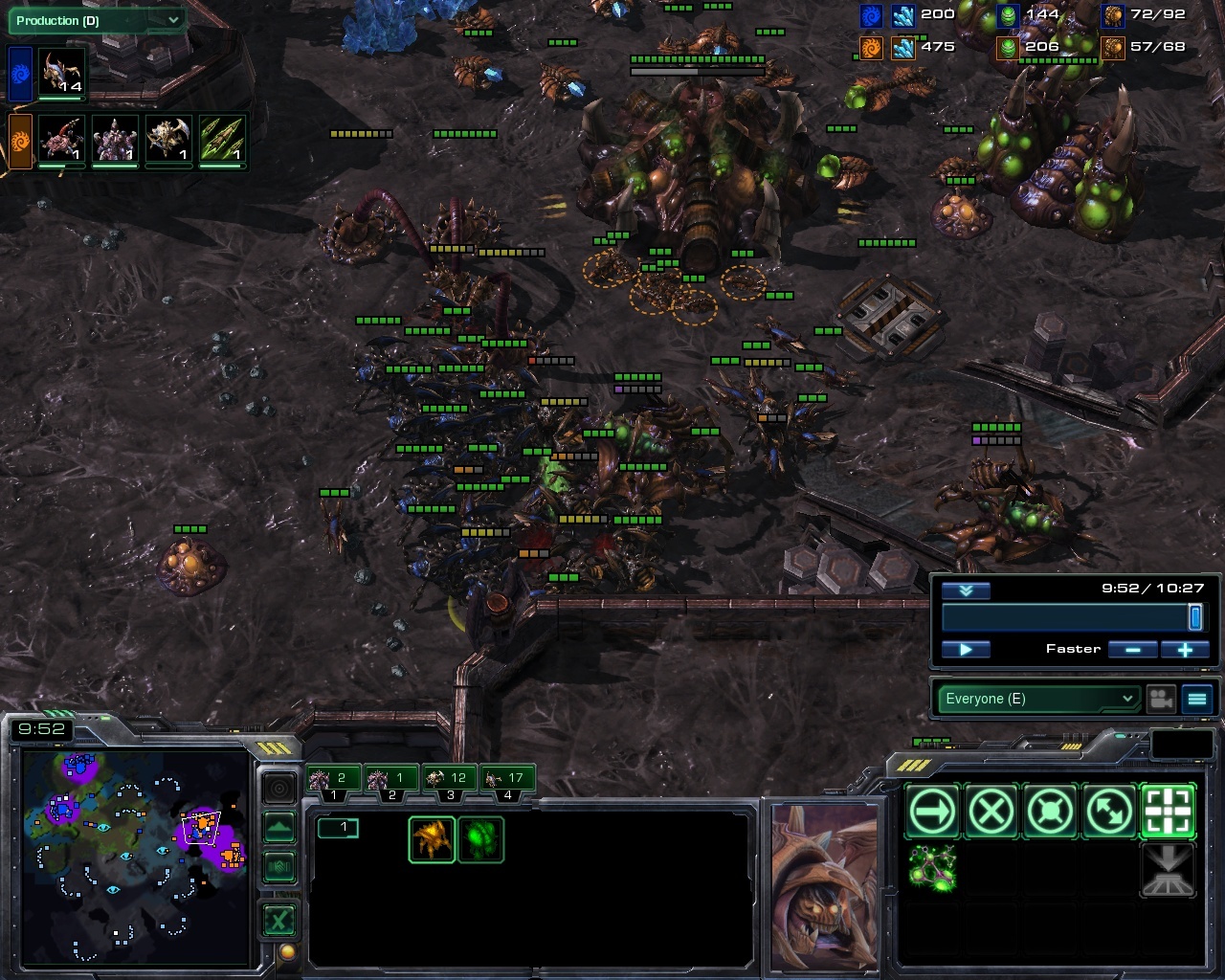The width and height of the screenshot is (1225, 980).
Task: Activate the Patrol command
Action: 1109,813
